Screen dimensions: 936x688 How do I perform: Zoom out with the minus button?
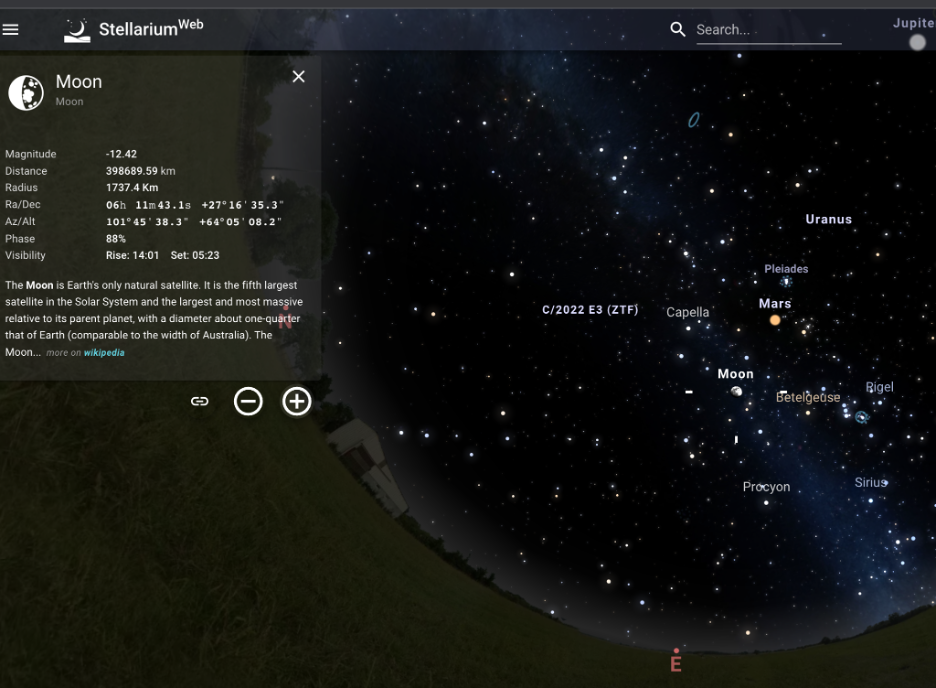click(x=248, y=401)
